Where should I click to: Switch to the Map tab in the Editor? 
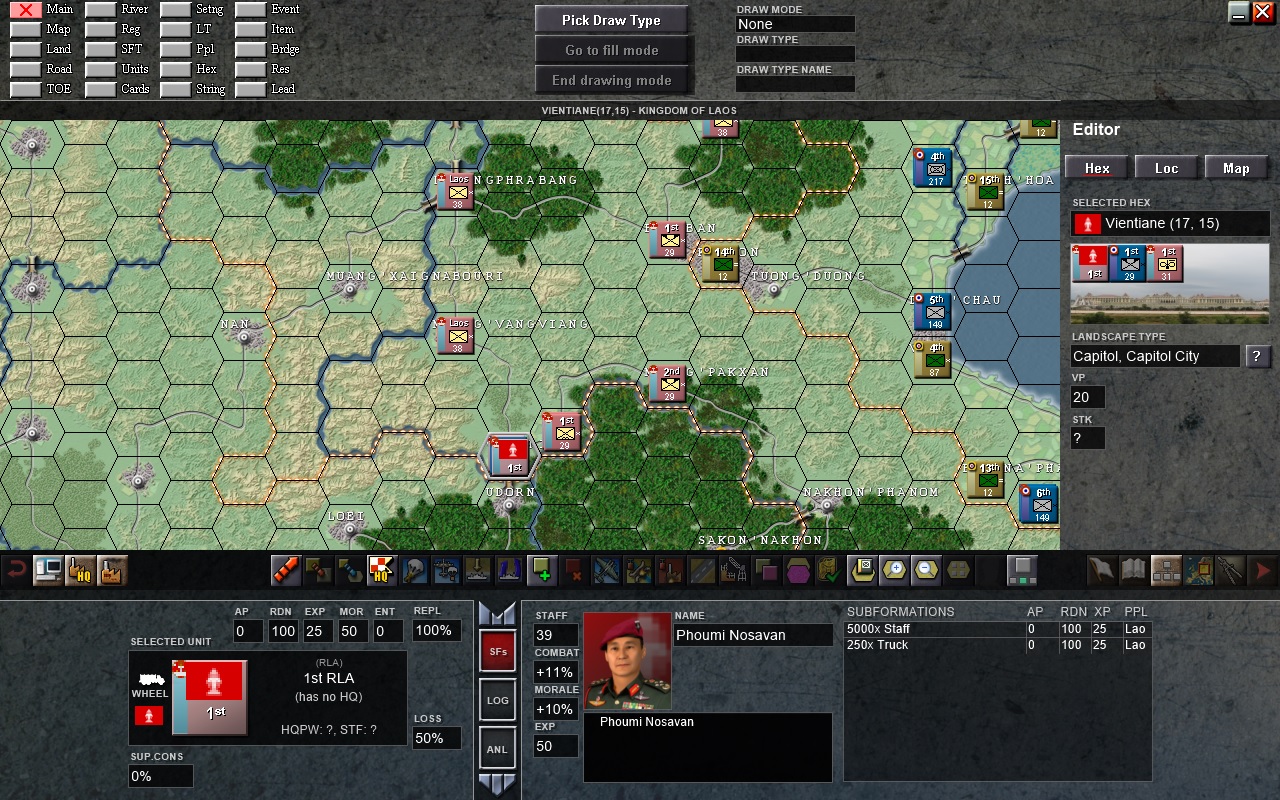[x=1236, y=167]
